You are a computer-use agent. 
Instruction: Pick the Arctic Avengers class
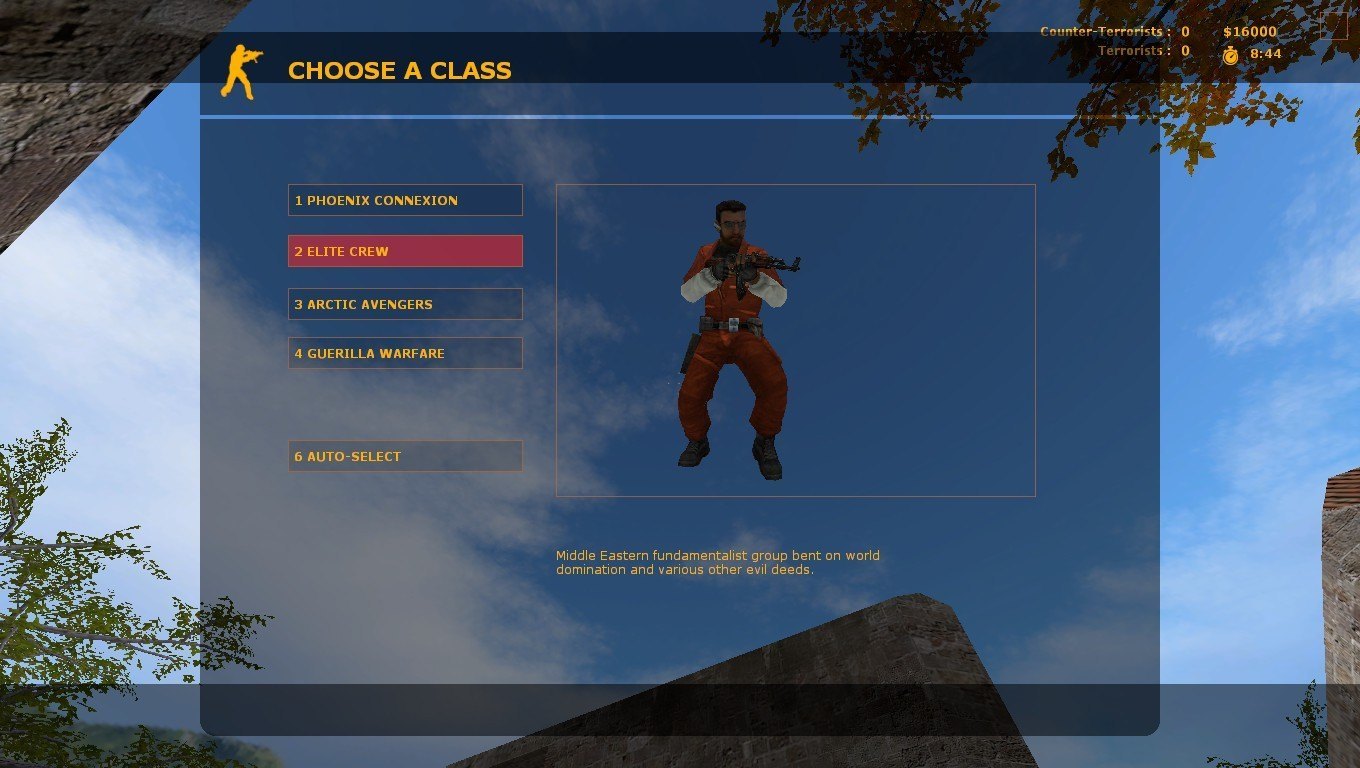click(x=405, y=304)
